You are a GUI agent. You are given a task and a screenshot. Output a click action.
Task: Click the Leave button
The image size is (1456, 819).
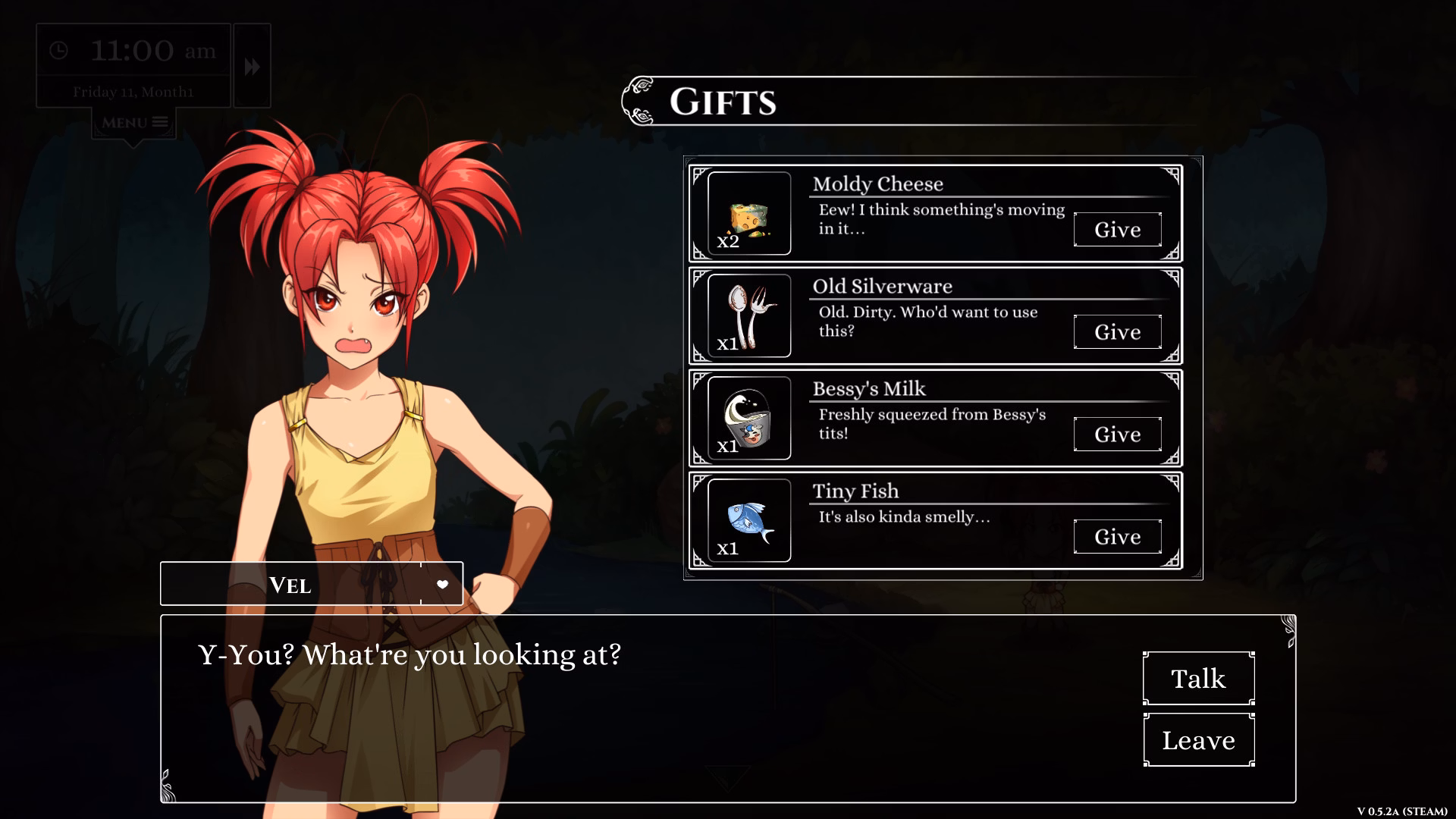tap(1198, 739)
